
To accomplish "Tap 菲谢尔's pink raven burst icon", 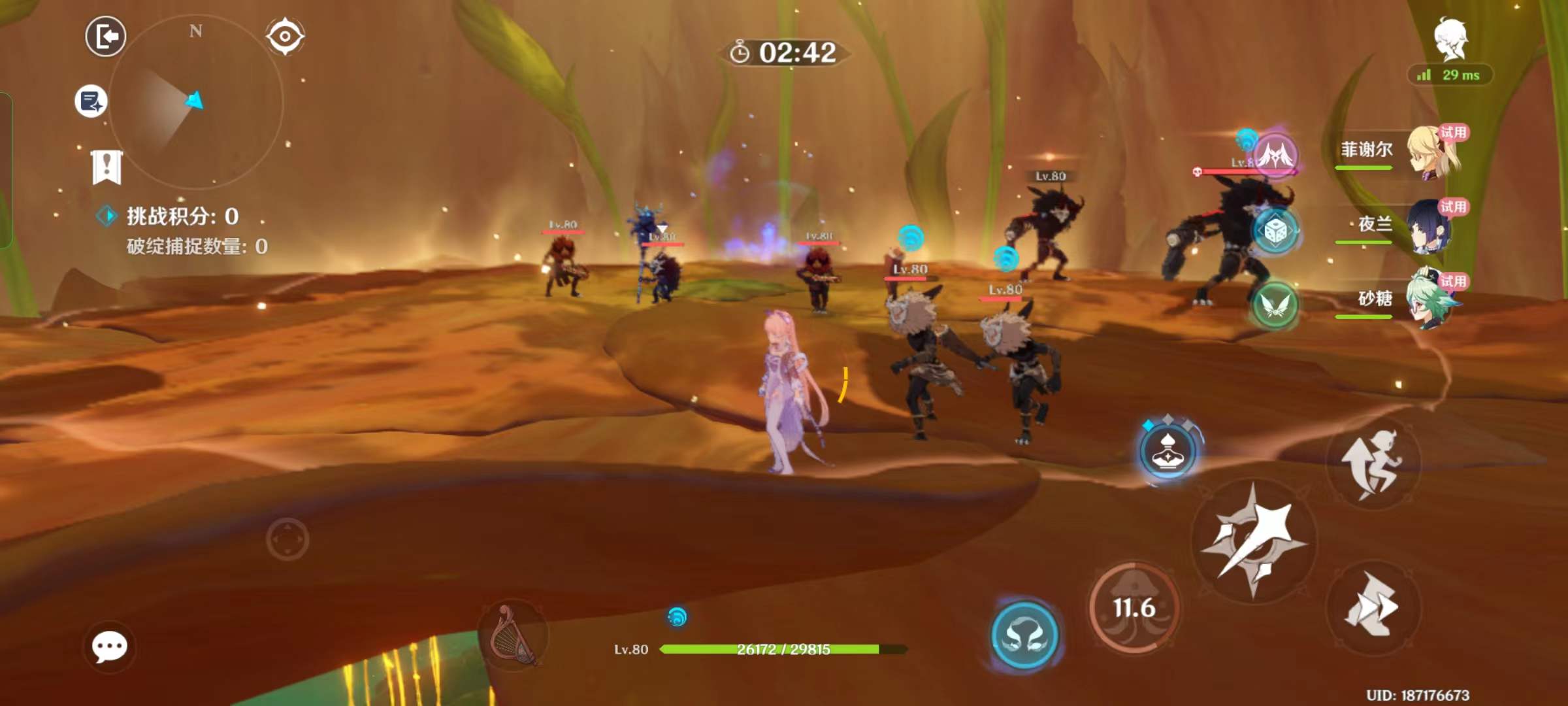I will (1275, 156).
